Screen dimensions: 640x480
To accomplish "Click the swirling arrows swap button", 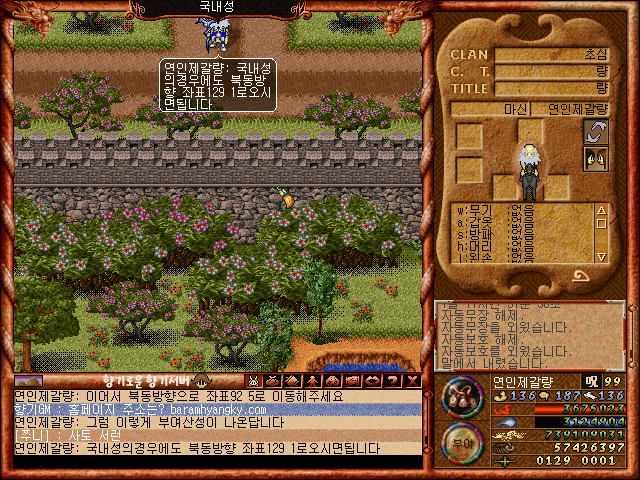I will click(596, 131).
